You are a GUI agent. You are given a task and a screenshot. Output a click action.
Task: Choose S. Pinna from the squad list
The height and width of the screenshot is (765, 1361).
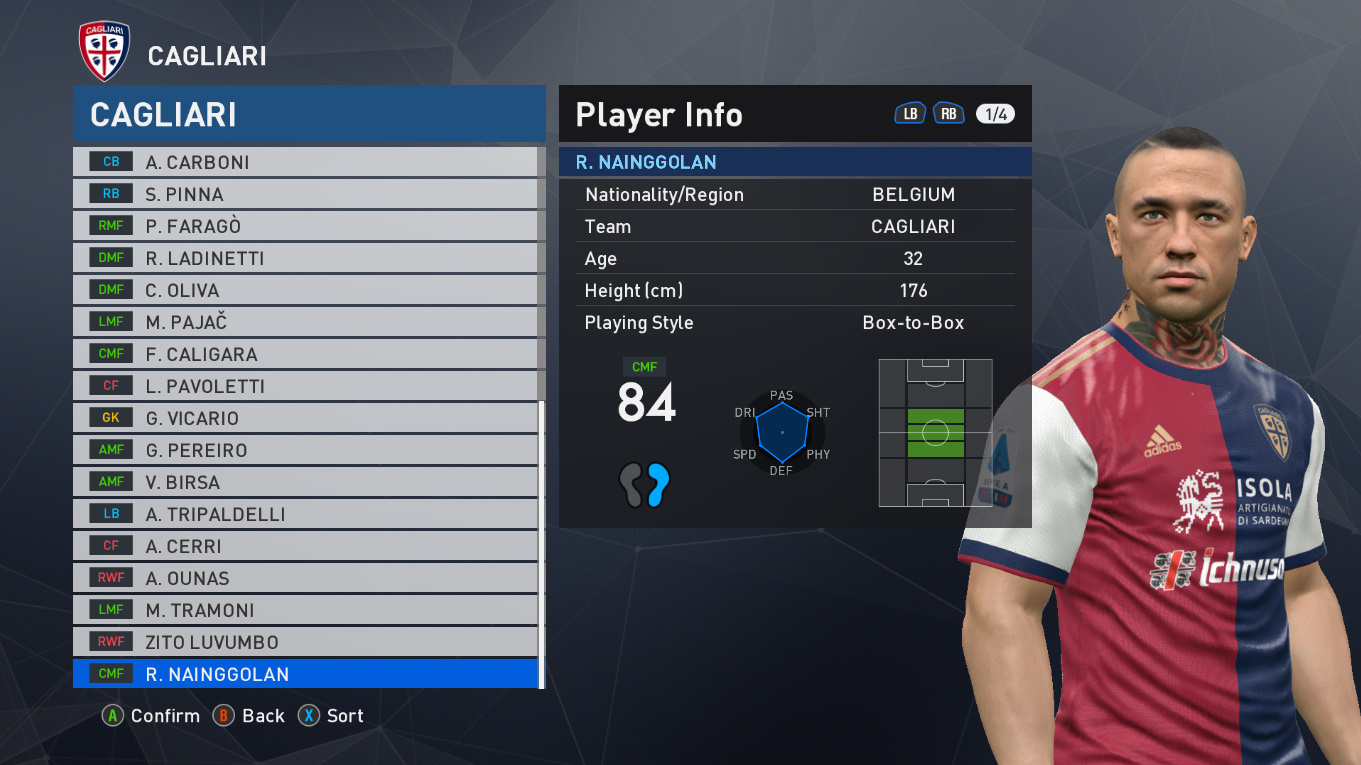point(305,194)
